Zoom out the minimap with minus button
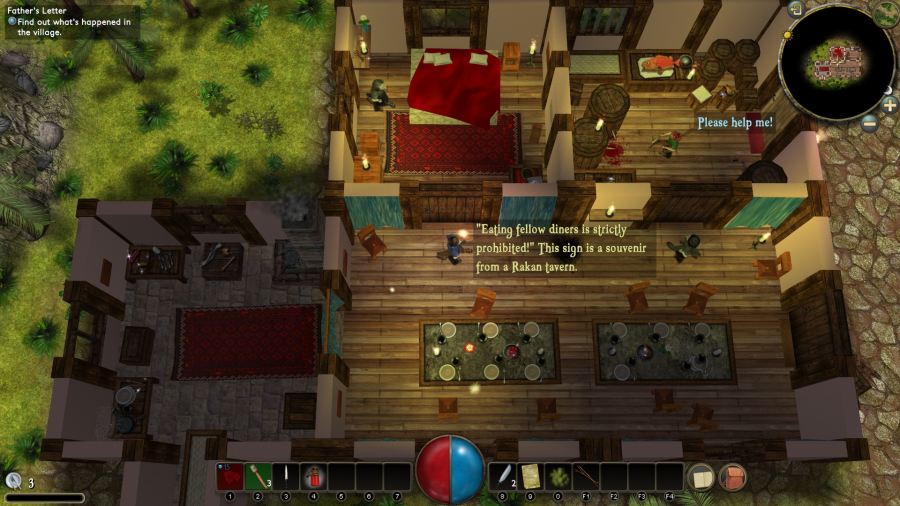Image resolution: width=900 pixels, height=506 pixels. point(869,124)
